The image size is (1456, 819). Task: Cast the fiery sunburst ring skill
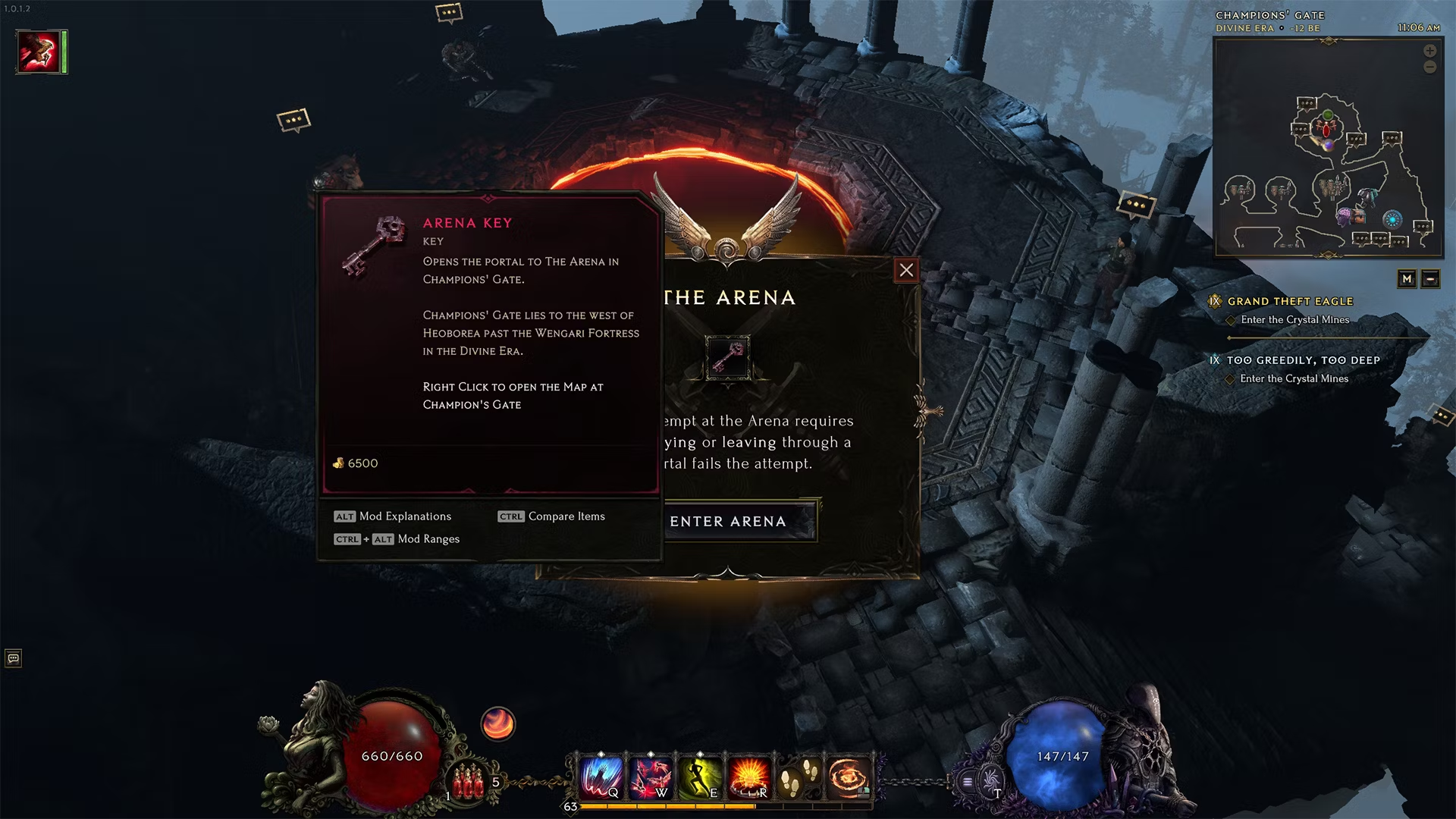click(749, 777)
